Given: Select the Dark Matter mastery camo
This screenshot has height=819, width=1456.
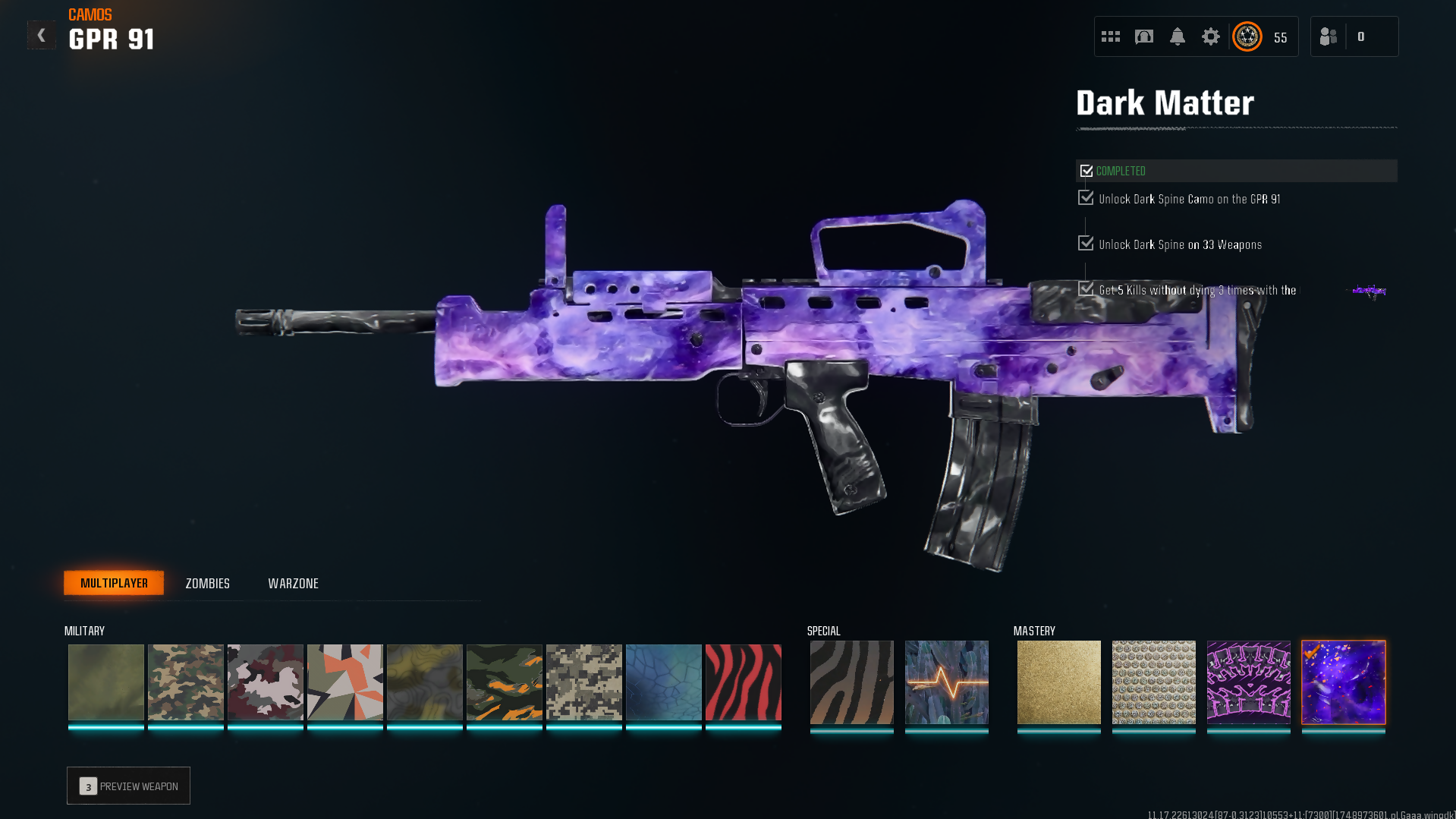Looking at the screenshot, I should [x=1343, y=682].
